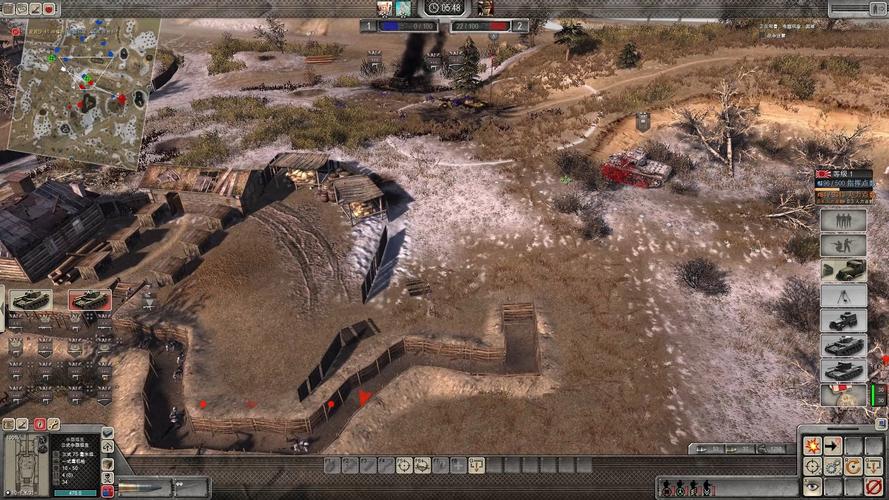Screen dimensions: 889x500
Task: Select the grey tank unit card
Action: point(29,299)
